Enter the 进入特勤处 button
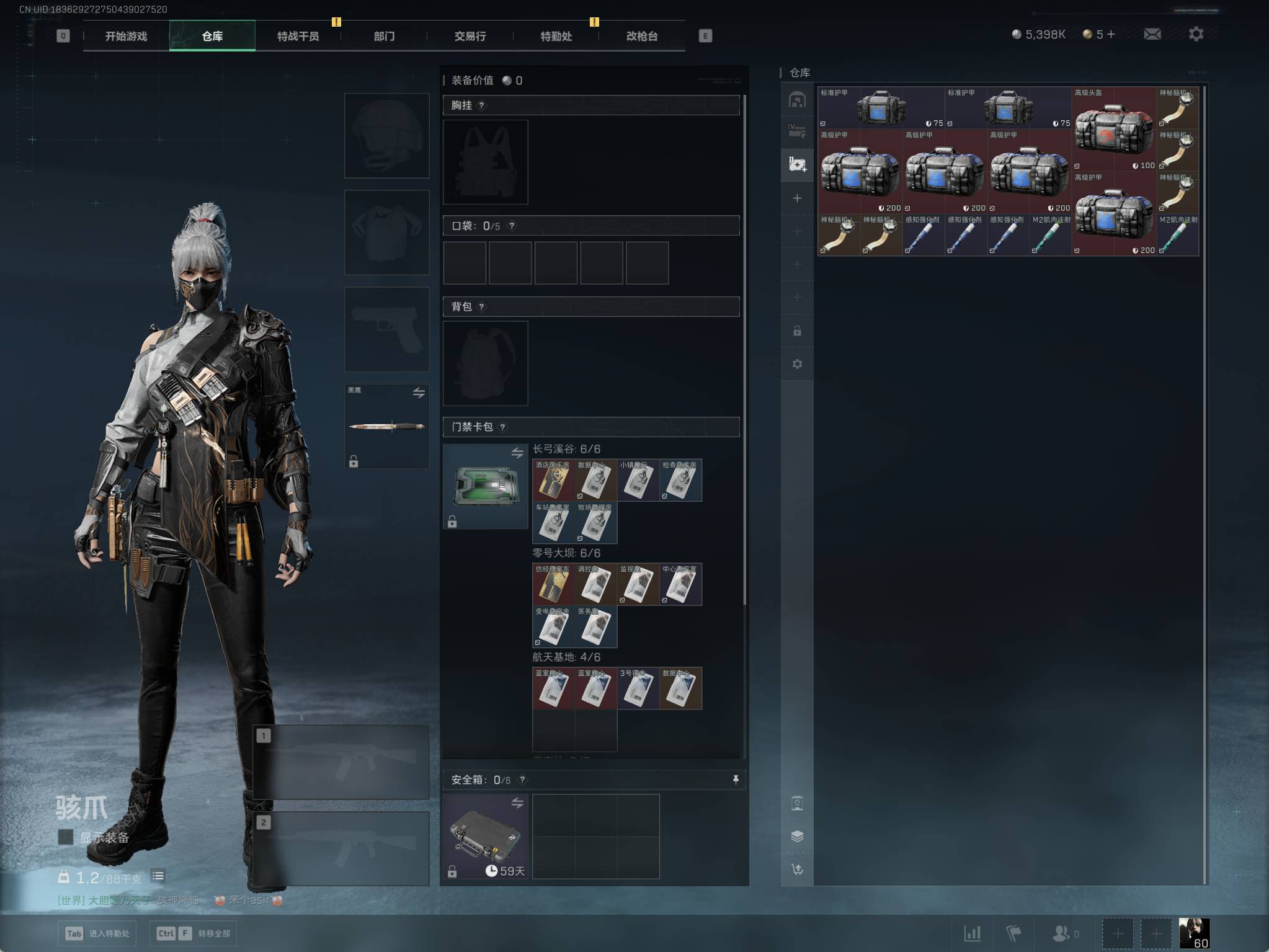Viewport: 1269px width, 952px height. pyautogui.click(x=97, y=933)
